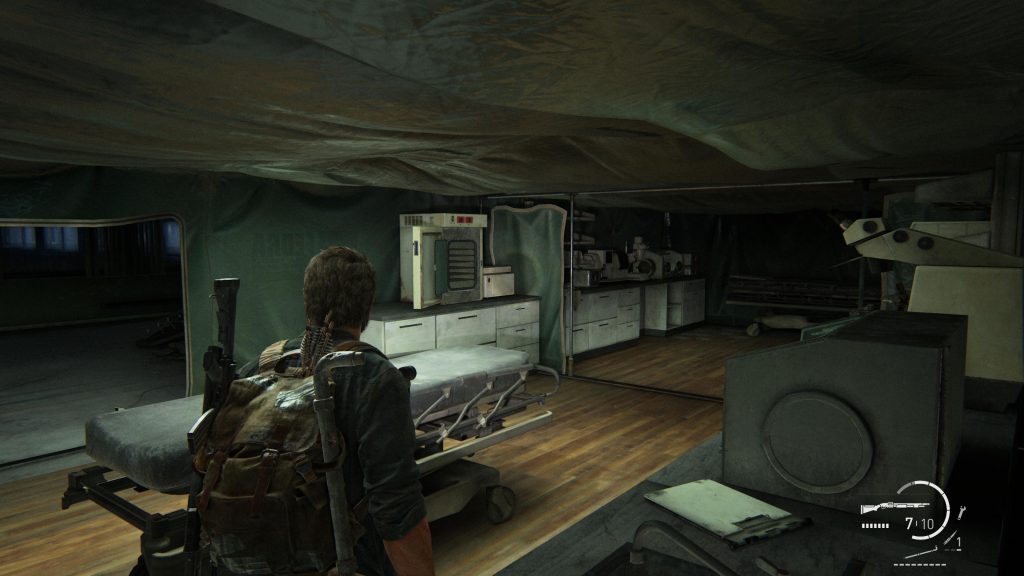Click the wrench icon in the HUD

[961, 512]
